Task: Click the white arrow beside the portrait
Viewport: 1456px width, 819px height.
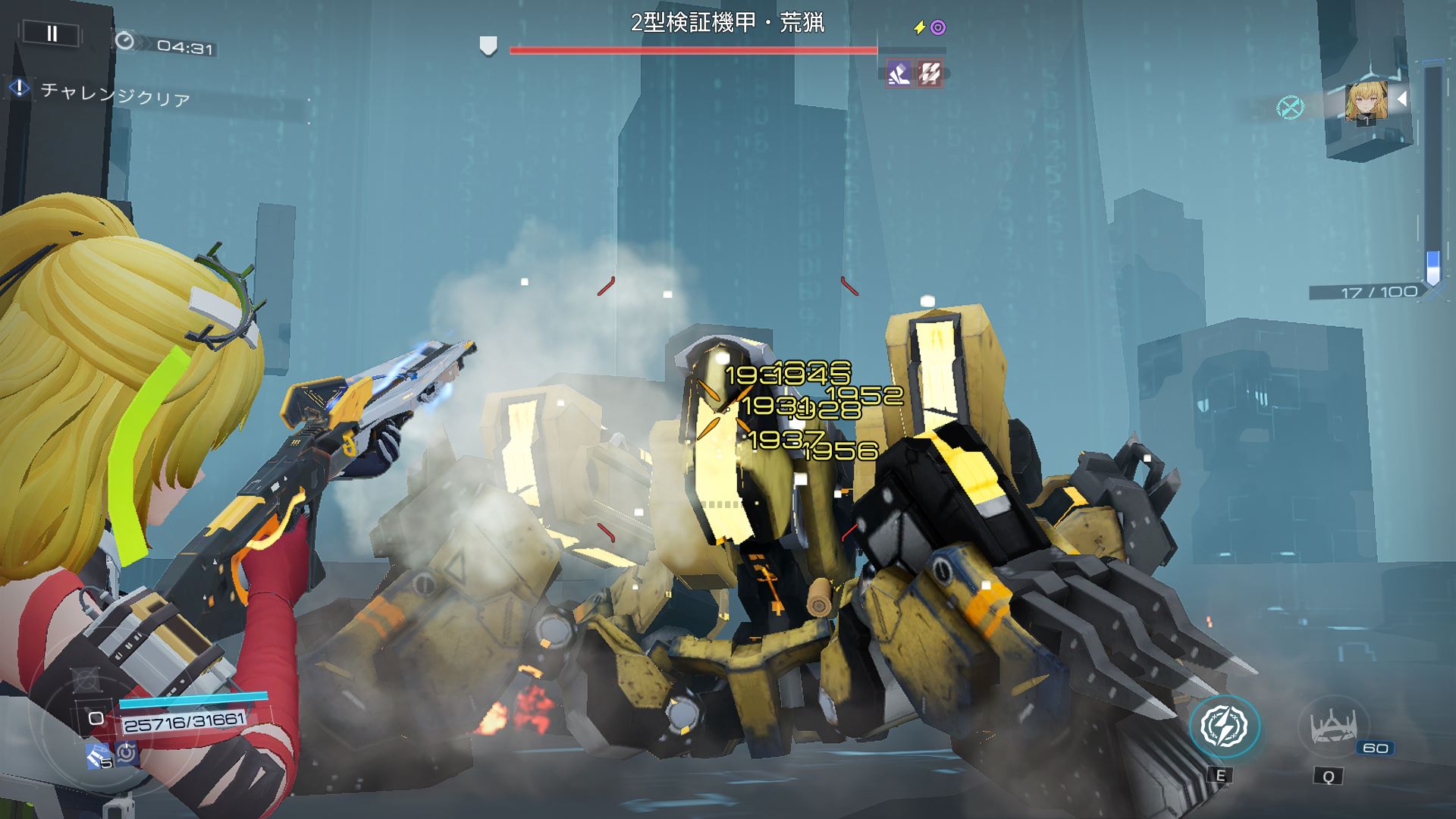Action: tap(1402, 99)
